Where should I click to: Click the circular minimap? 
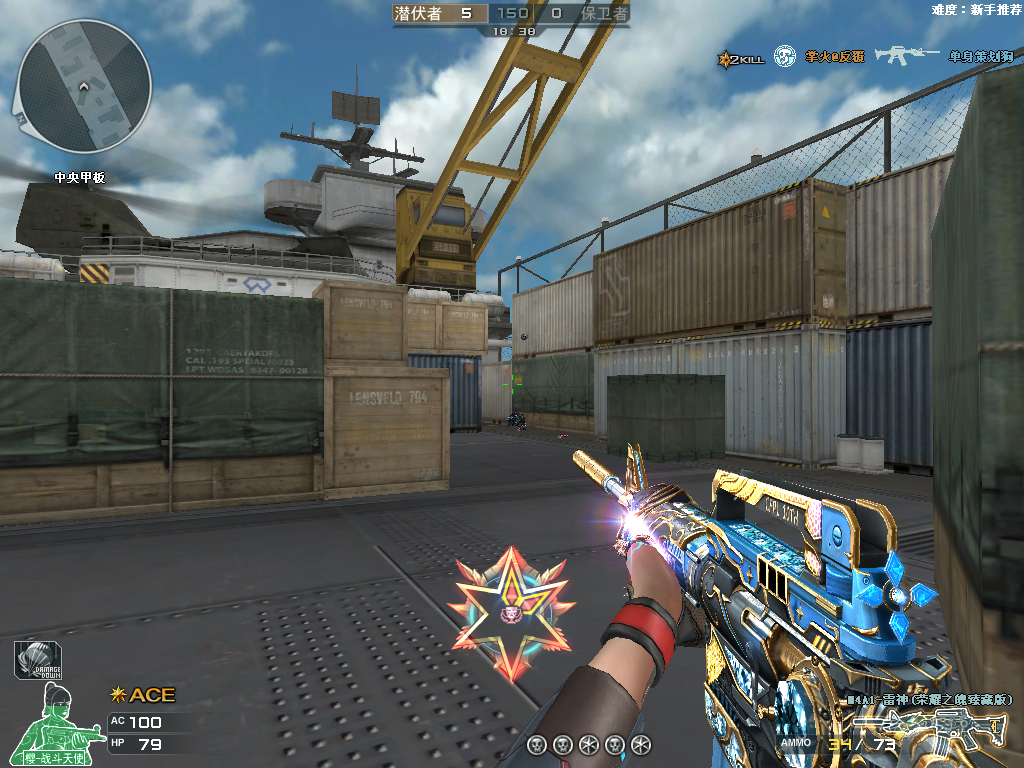[x=84, y=86]
